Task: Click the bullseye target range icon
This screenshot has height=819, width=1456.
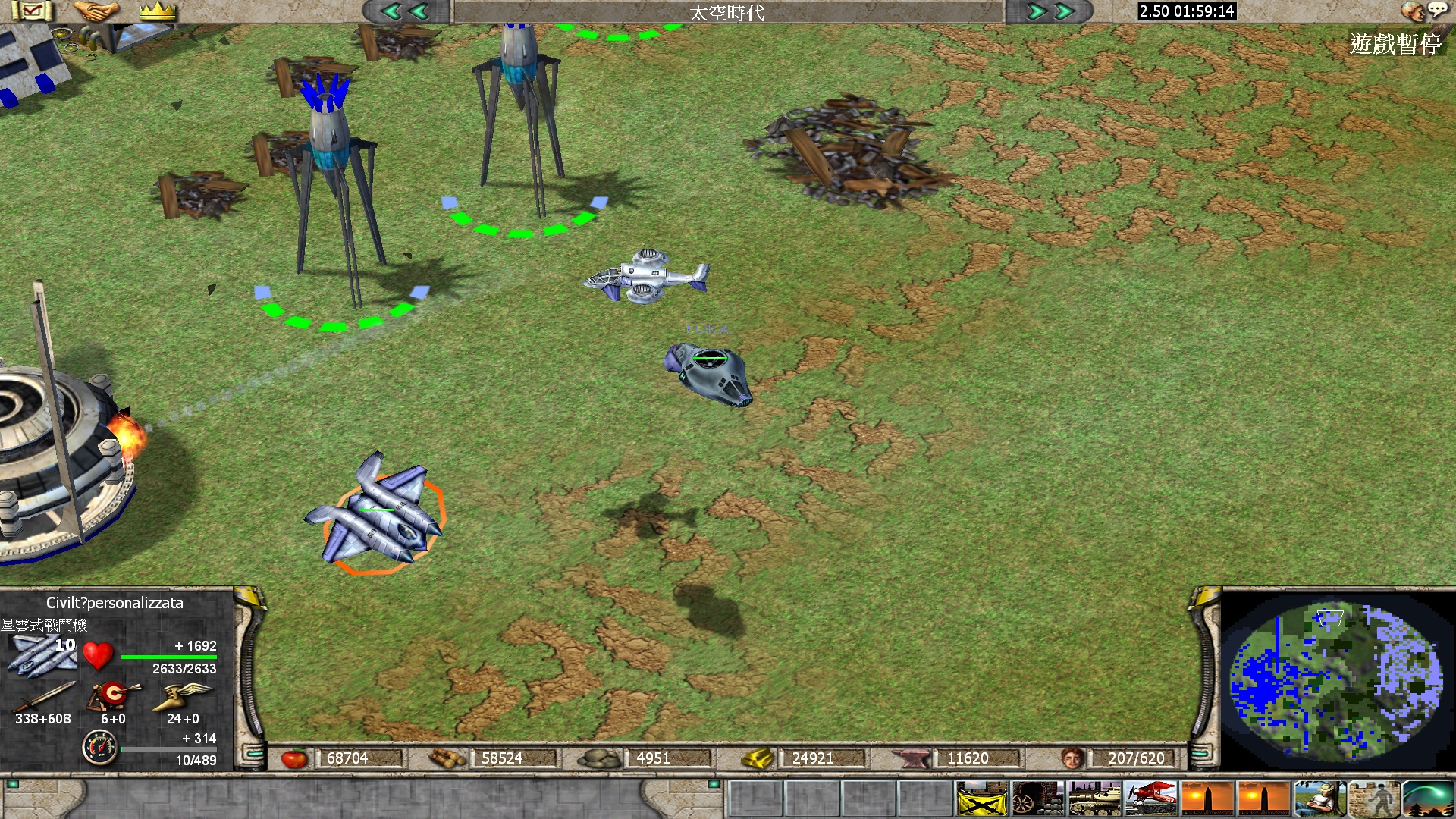Action: pos(114,695)
